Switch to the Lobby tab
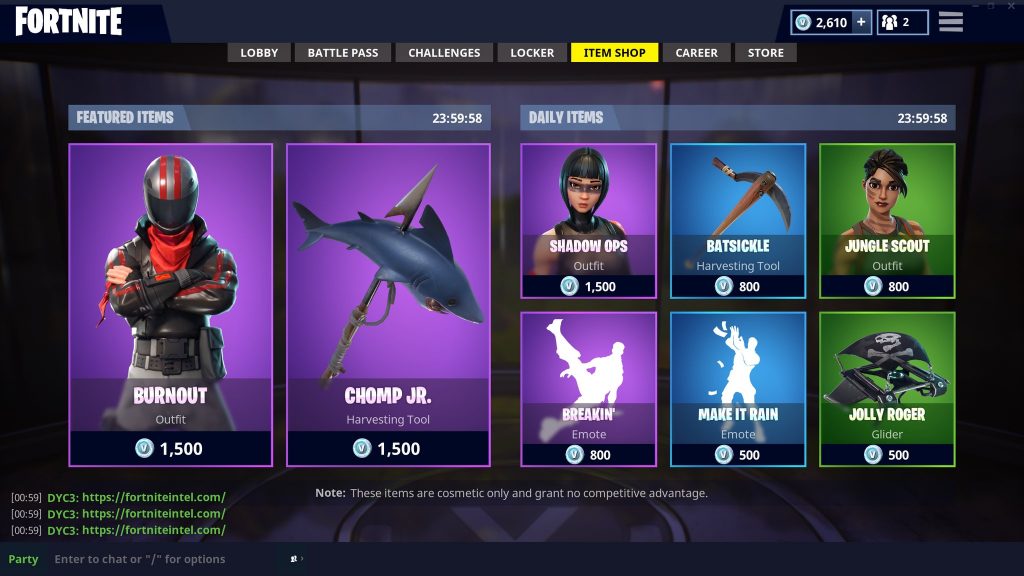 [259, 53]
